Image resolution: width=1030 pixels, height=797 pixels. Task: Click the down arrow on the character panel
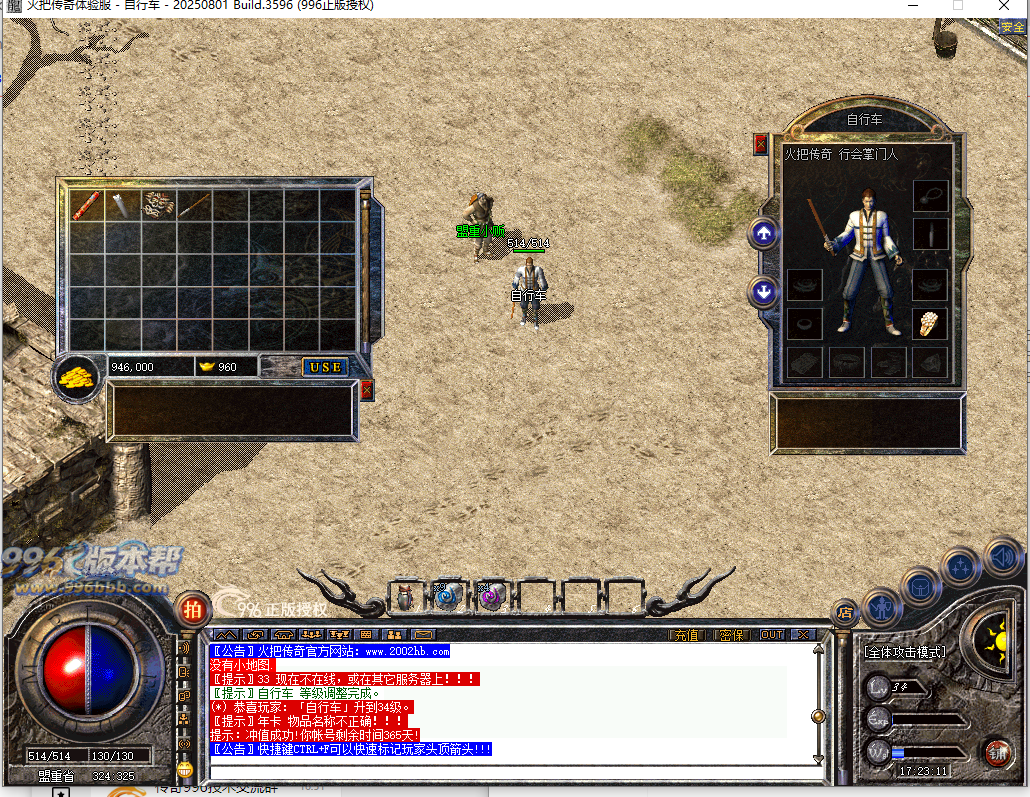click(764, 293)
